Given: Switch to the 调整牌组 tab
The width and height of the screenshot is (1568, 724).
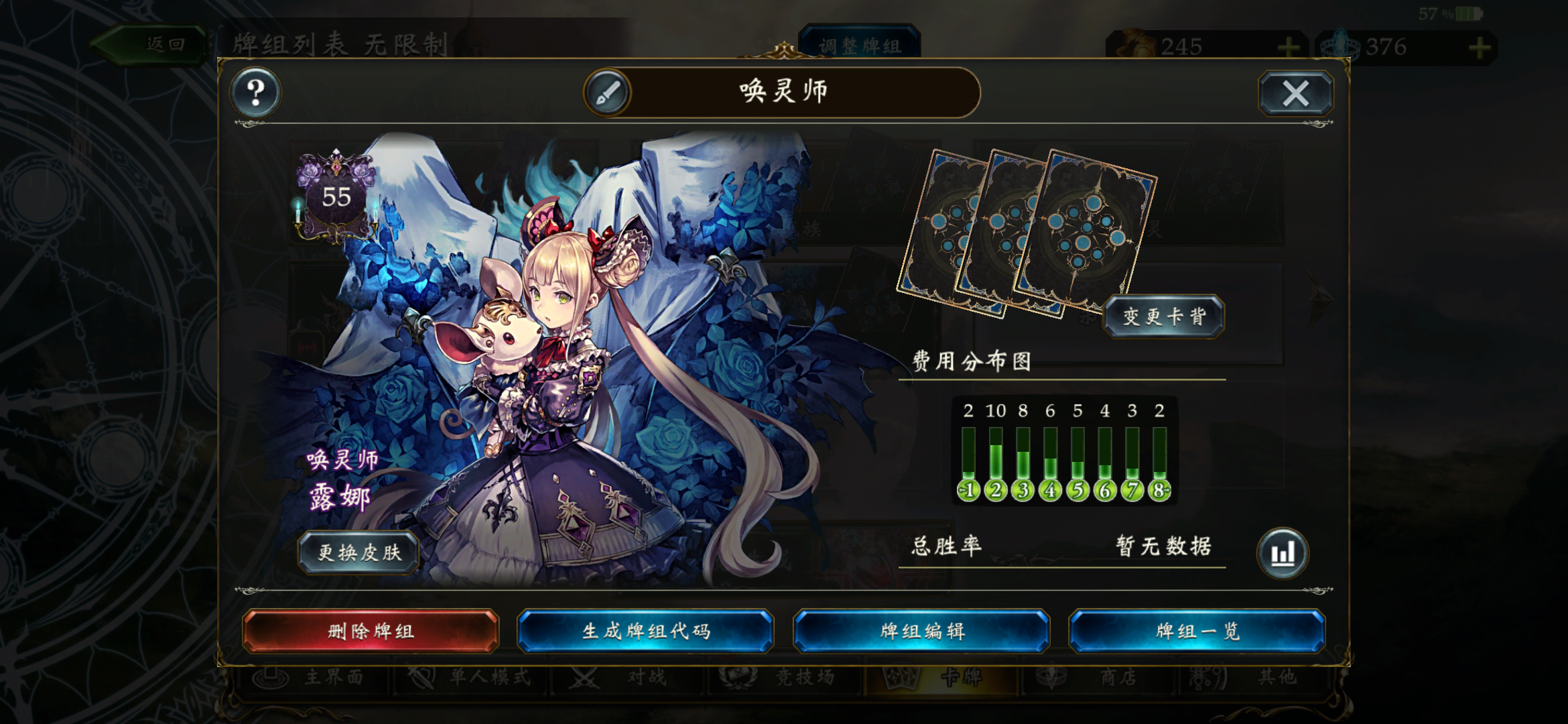Looking at the screenshot, I should [x=861, y=46].
